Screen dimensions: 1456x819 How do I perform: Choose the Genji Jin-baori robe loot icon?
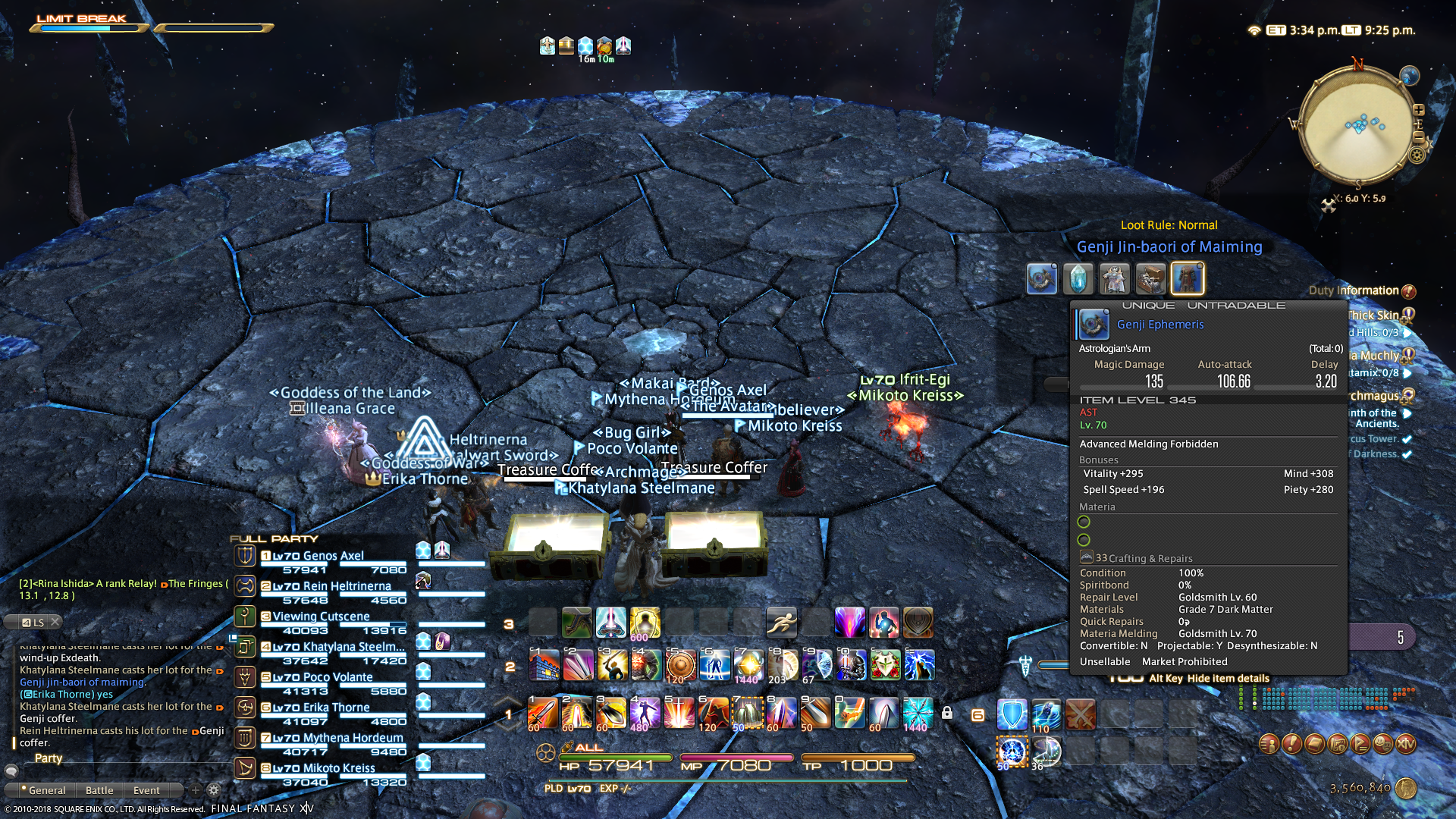1187,279
